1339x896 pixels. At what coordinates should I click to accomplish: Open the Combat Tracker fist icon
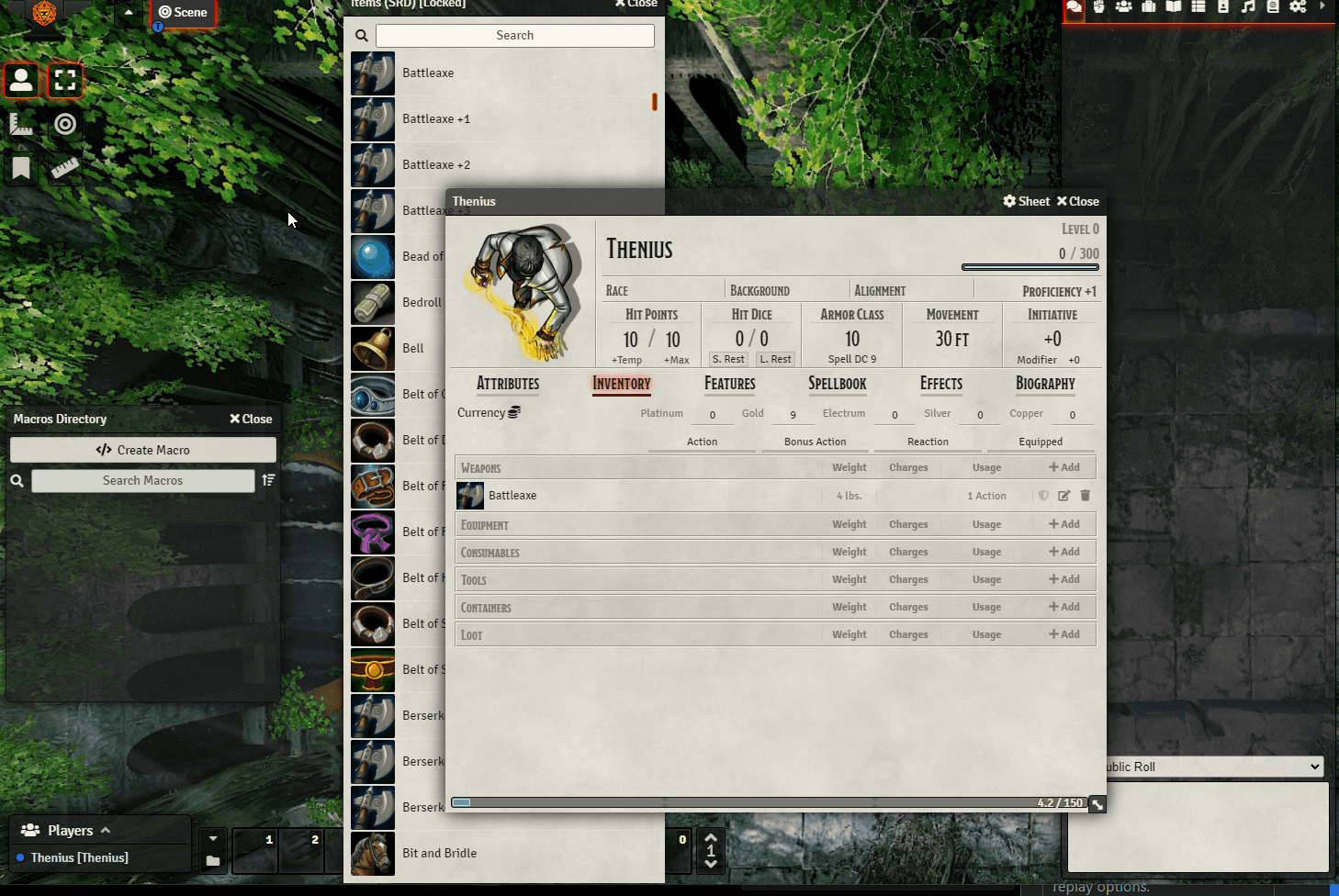tap(1099, 7)
